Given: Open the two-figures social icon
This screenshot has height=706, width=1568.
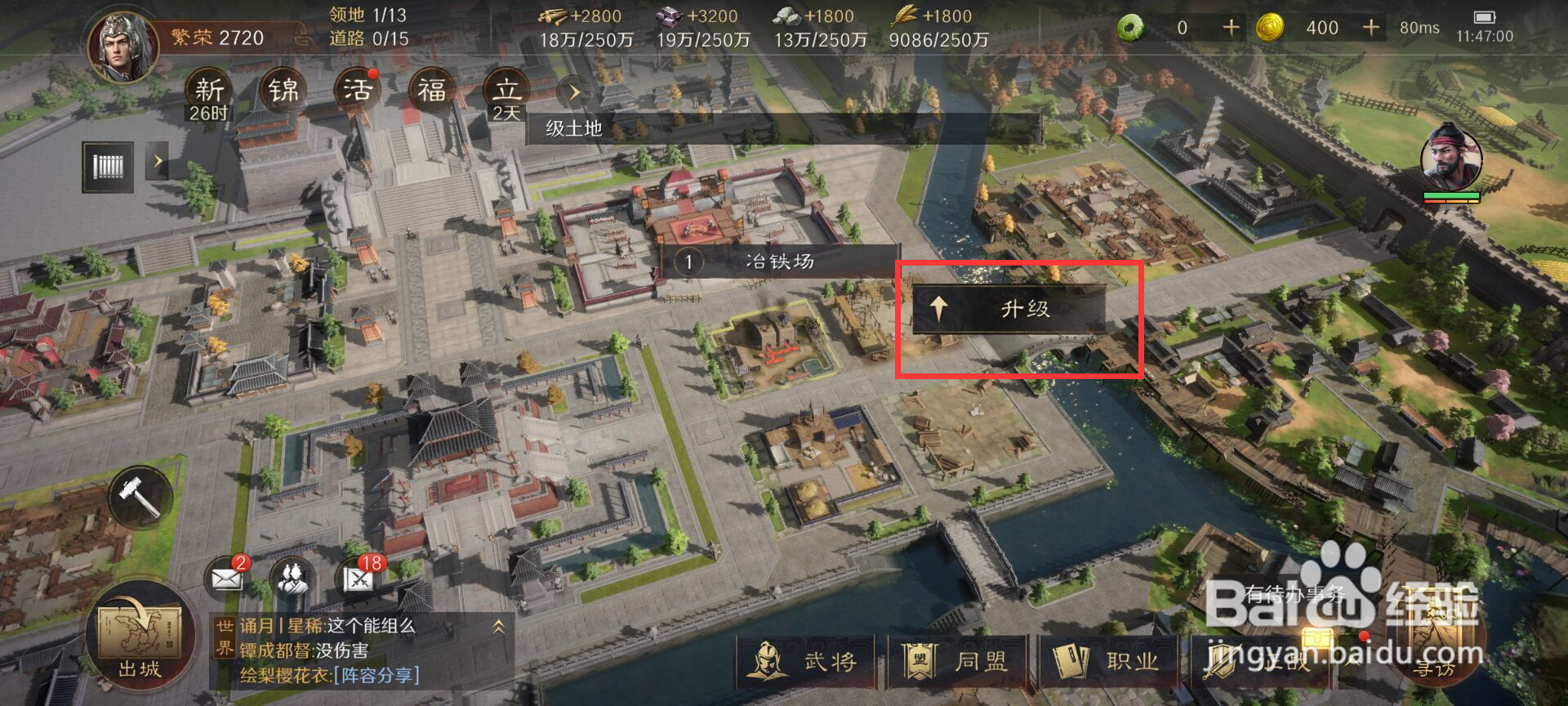Looking at the screenshot, I should [292, 578].
